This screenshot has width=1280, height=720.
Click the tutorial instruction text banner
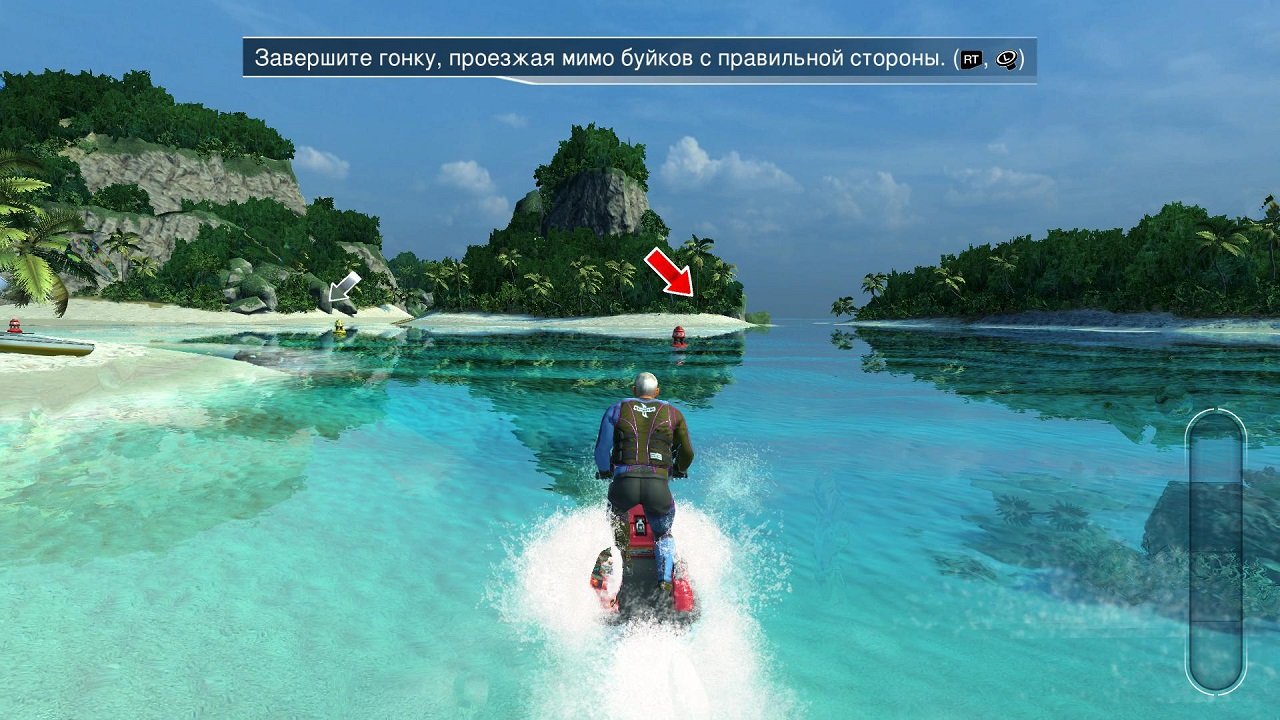(x=640, y=58)
